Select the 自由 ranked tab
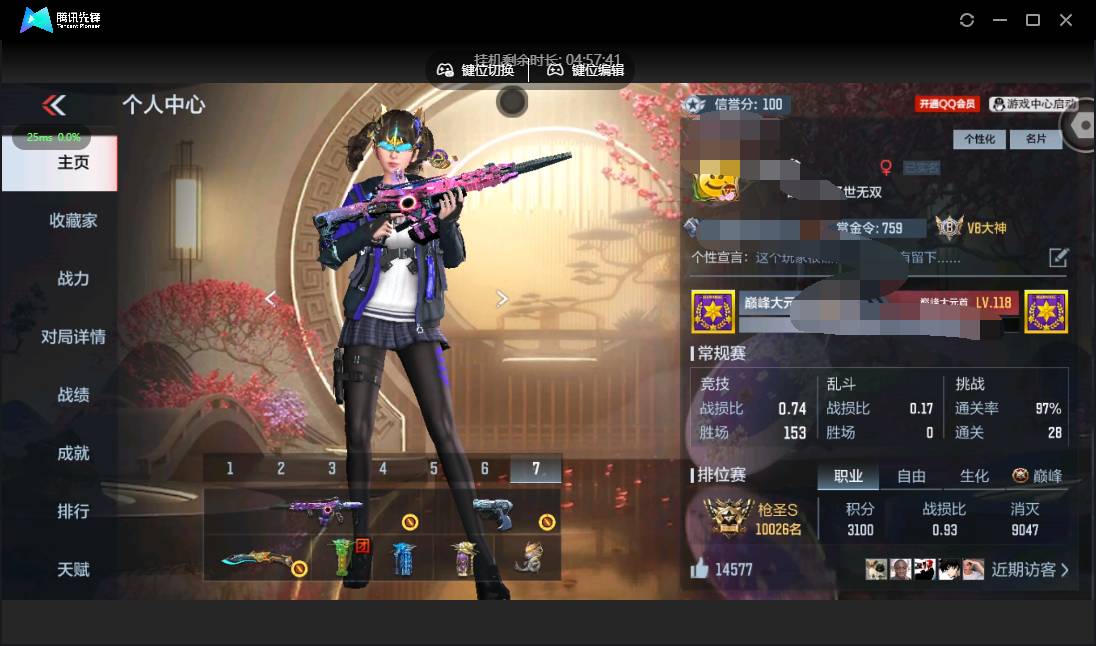Screen dimensions: 1096x646 (x=911, y=476)
